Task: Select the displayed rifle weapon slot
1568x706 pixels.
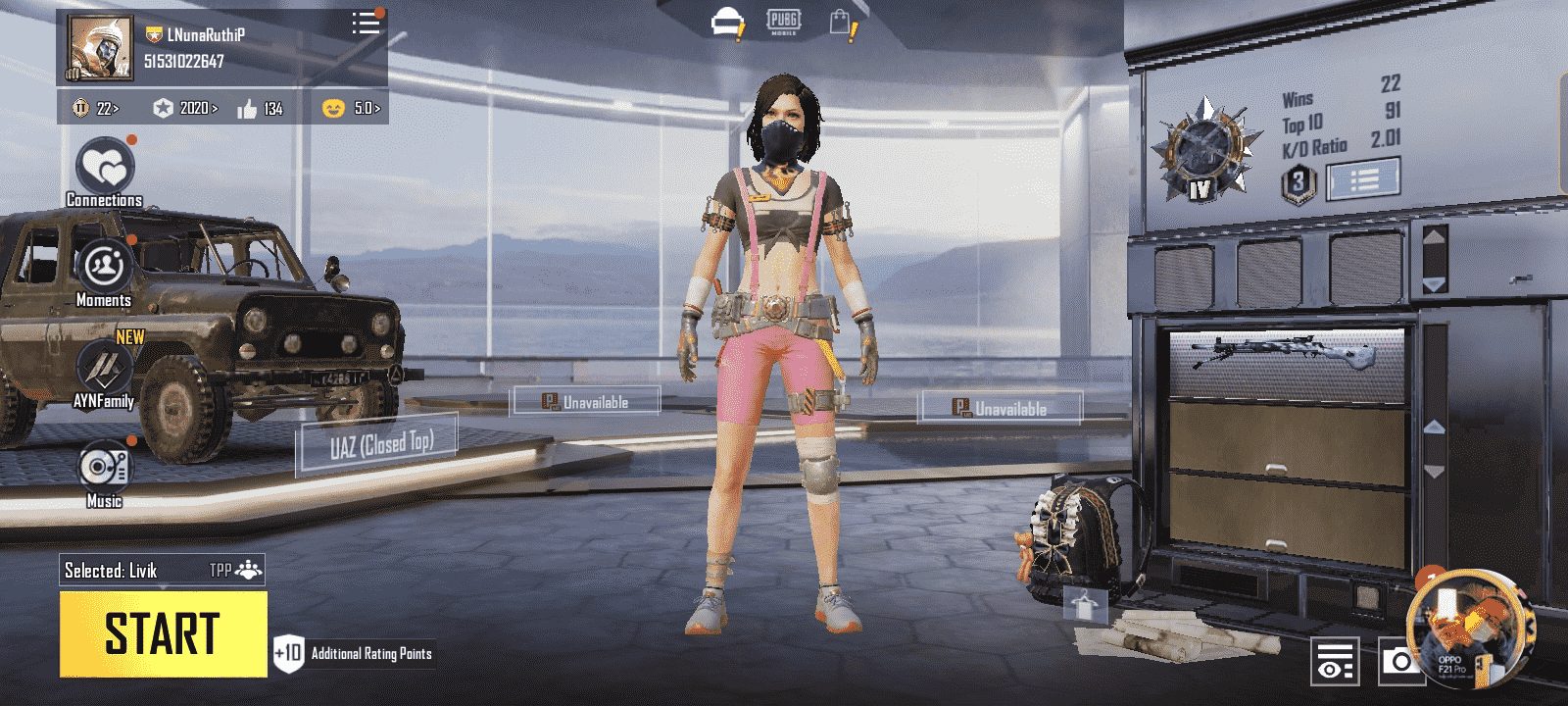Action: pos(1287,362)
